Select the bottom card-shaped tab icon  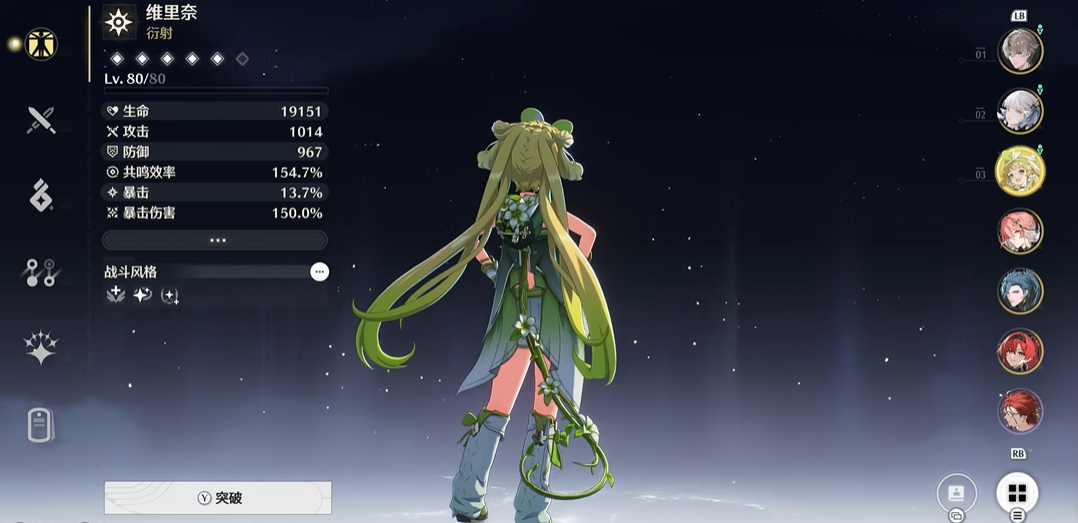(x=41, y=425)
